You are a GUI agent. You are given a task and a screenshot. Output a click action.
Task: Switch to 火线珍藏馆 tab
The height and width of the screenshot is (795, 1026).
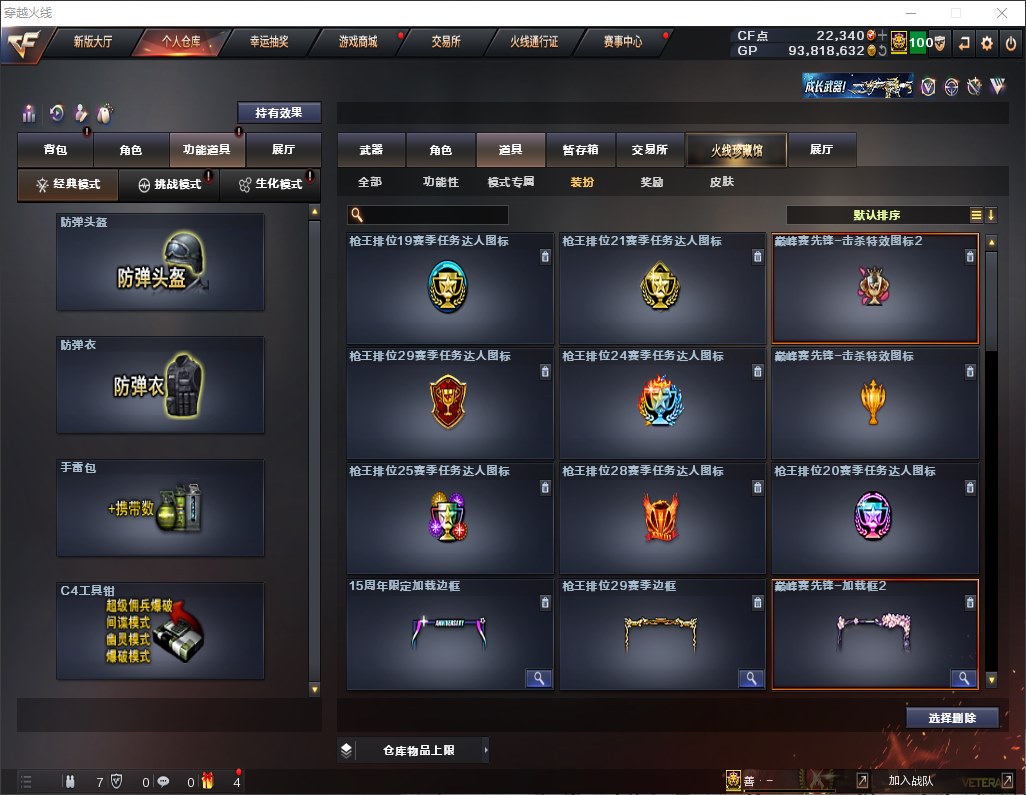[735, 150]
